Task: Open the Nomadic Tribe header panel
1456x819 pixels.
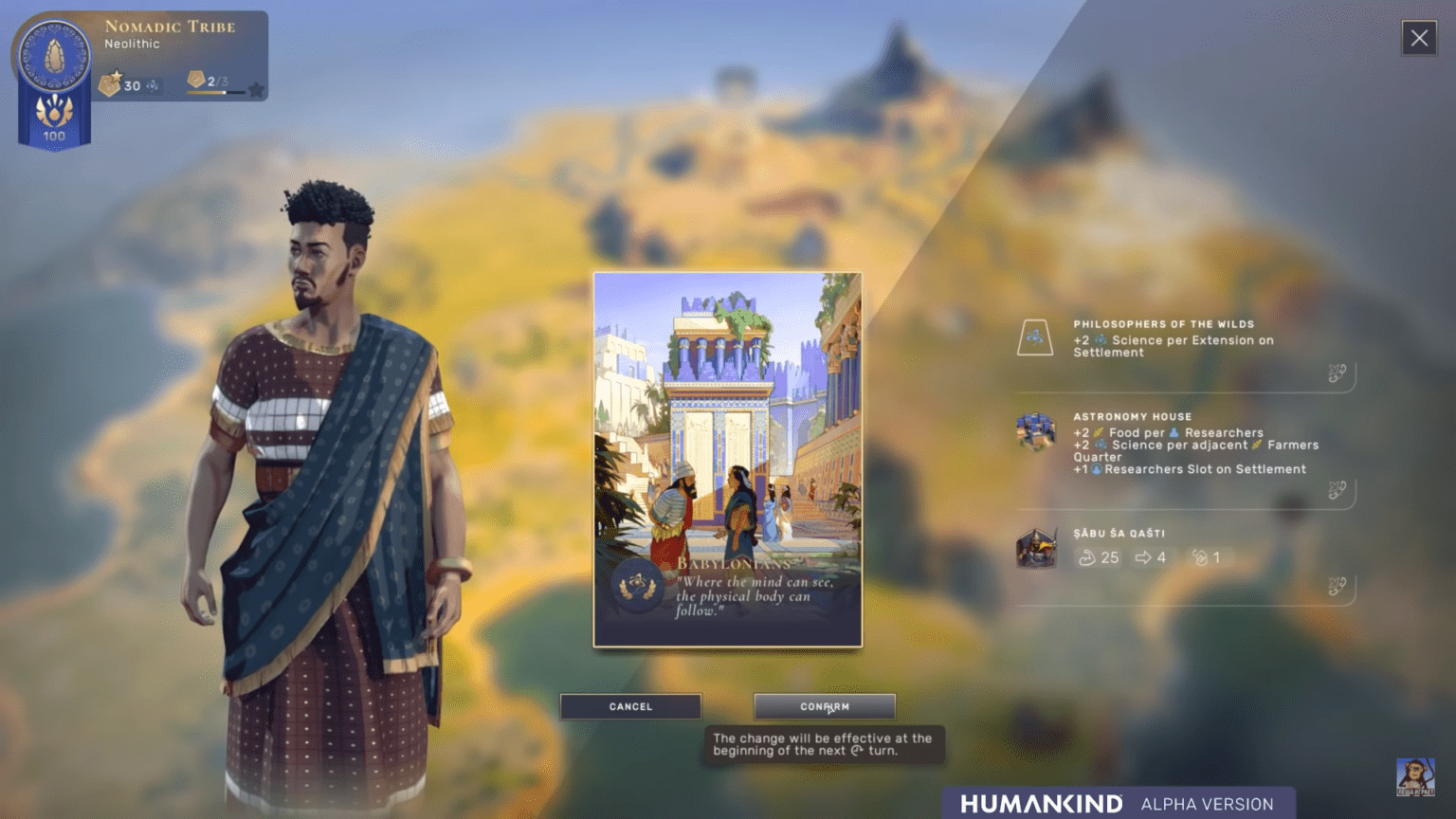Action: click(171, 27)
